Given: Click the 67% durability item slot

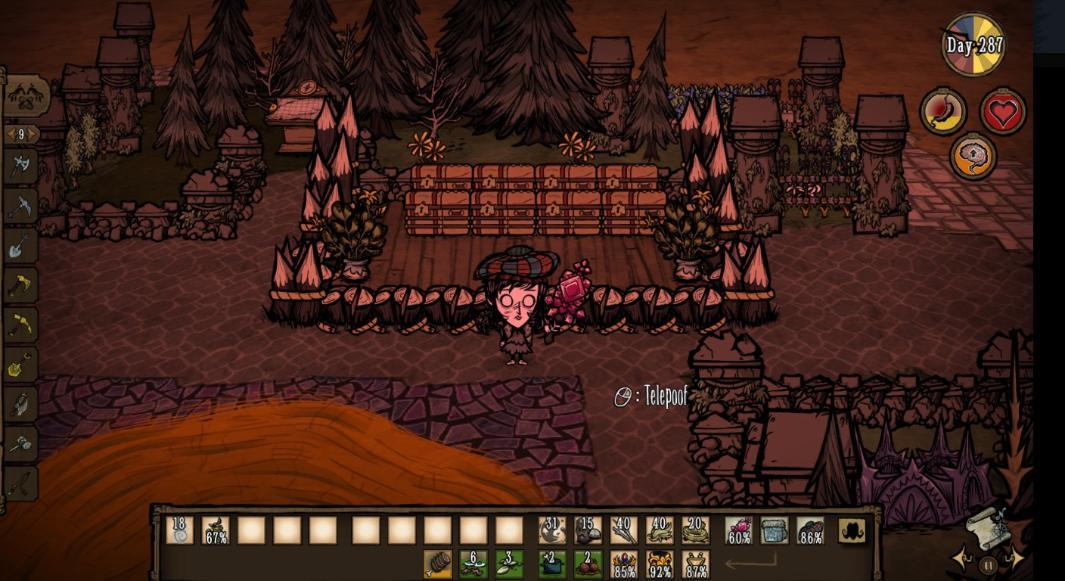Looking at the screenshot, I should tap(216, 530).
